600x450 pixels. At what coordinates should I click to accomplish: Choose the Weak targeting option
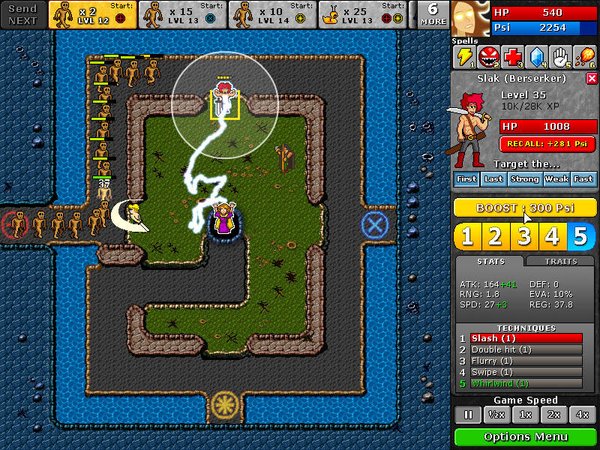click(555, 179)
